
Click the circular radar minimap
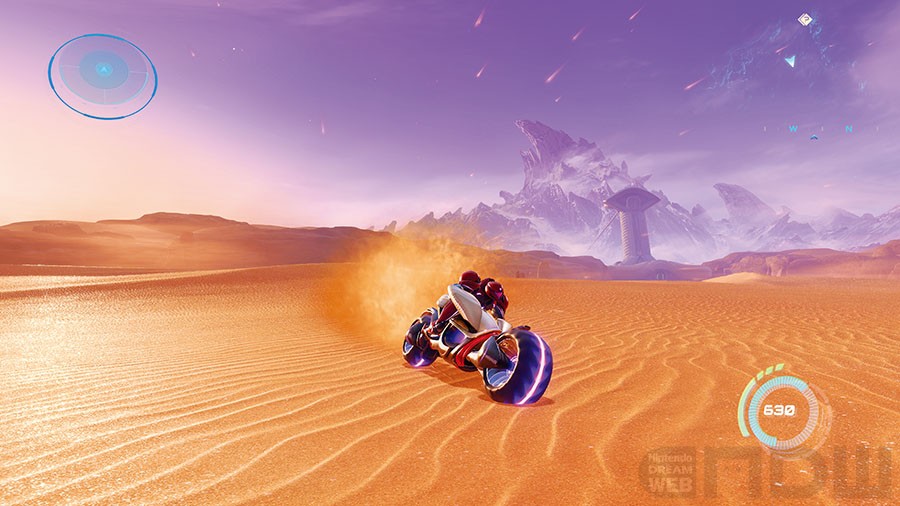pyautogui.click(x=103, y=76)
